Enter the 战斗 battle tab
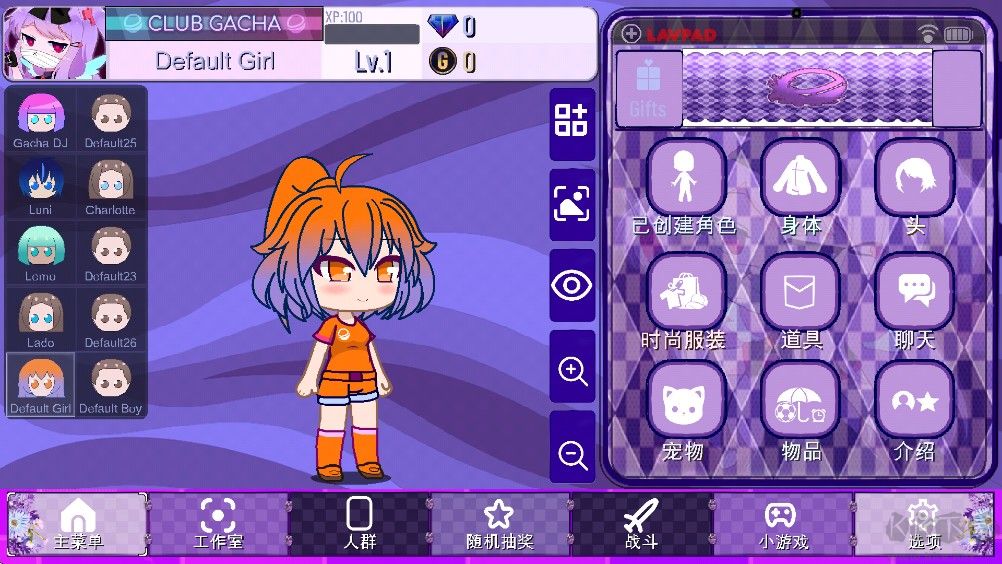This screenshot has width=1002, height=564. pyautogui.click(x=641, y=523)
